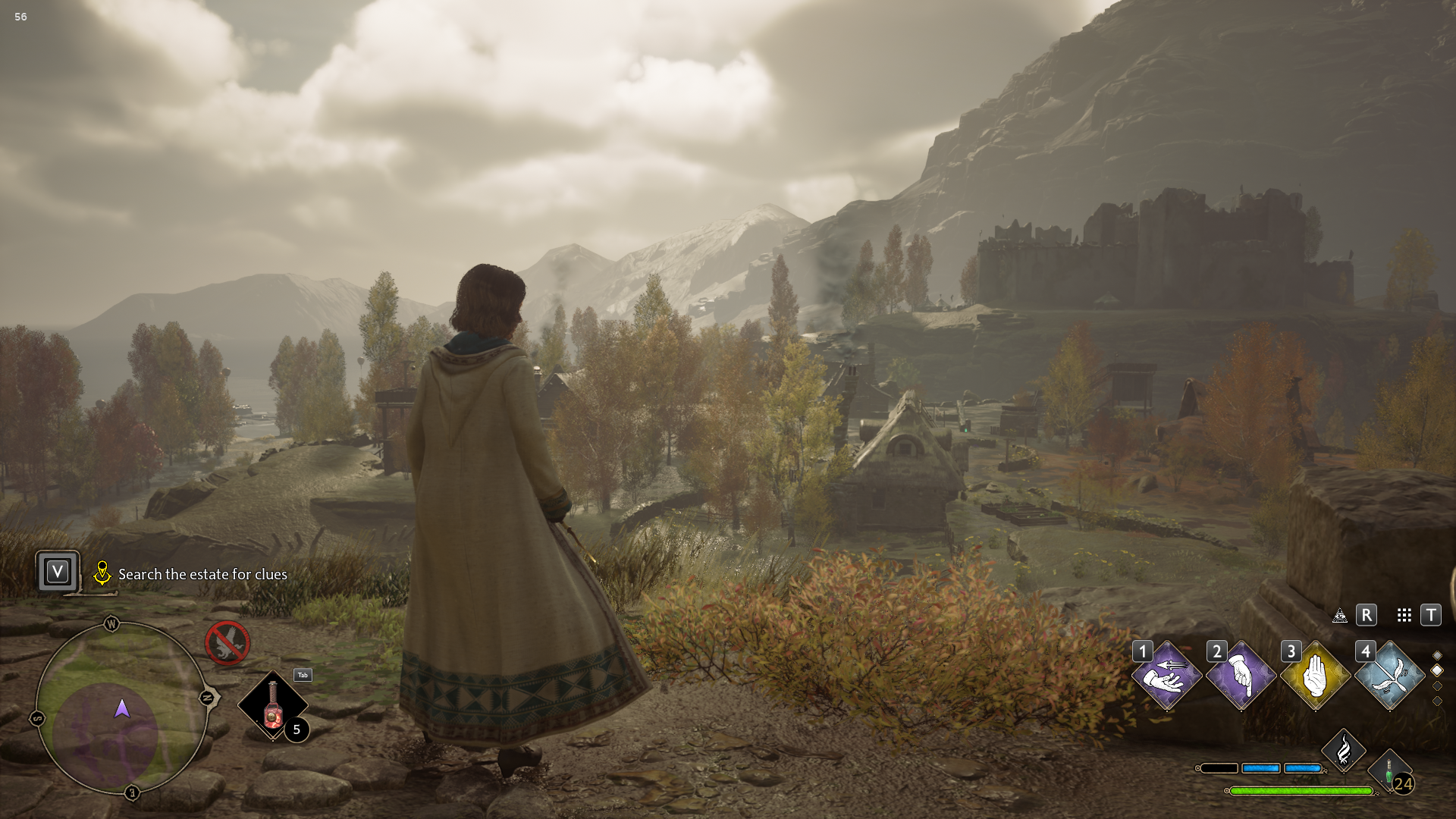The width and height of the screenshot is (1456, 819).
Task: Click the Revelio pyramid eye icon
Action: pos(1340,615)
